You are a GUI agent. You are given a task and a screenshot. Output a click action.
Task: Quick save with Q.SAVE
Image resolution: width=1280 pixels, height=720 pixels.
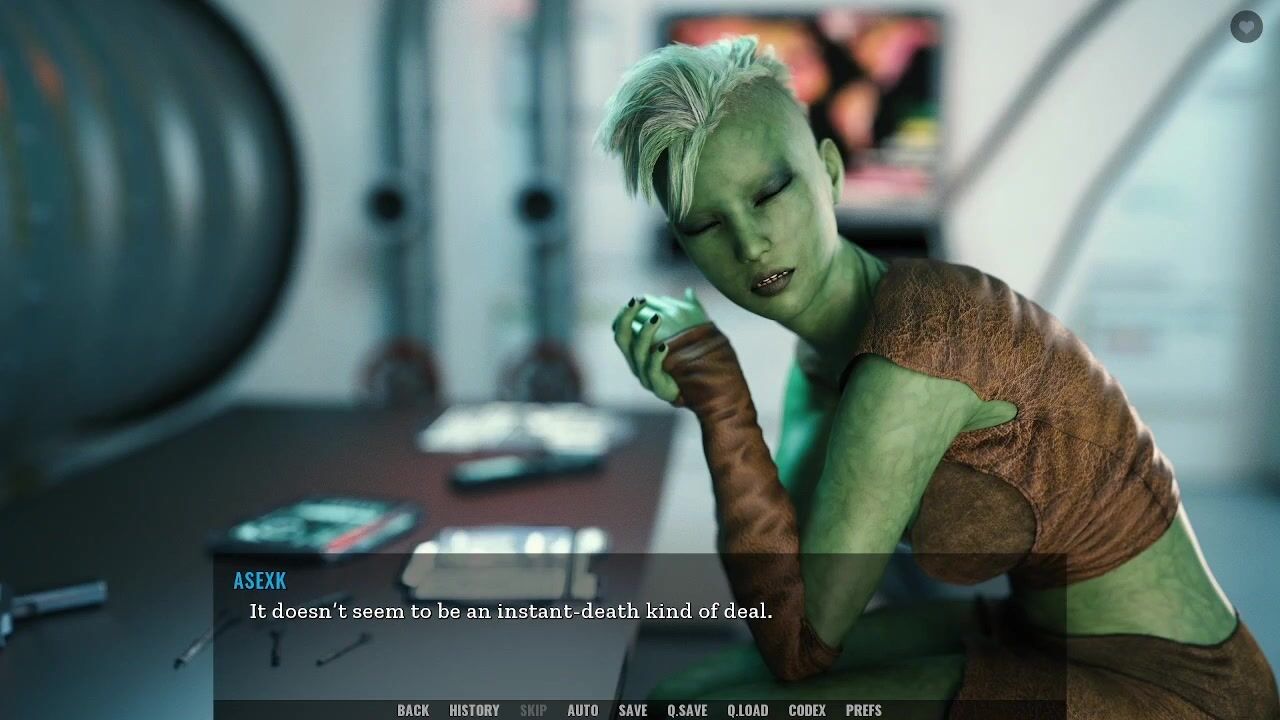pyautogui.click(x=687, y=710)
